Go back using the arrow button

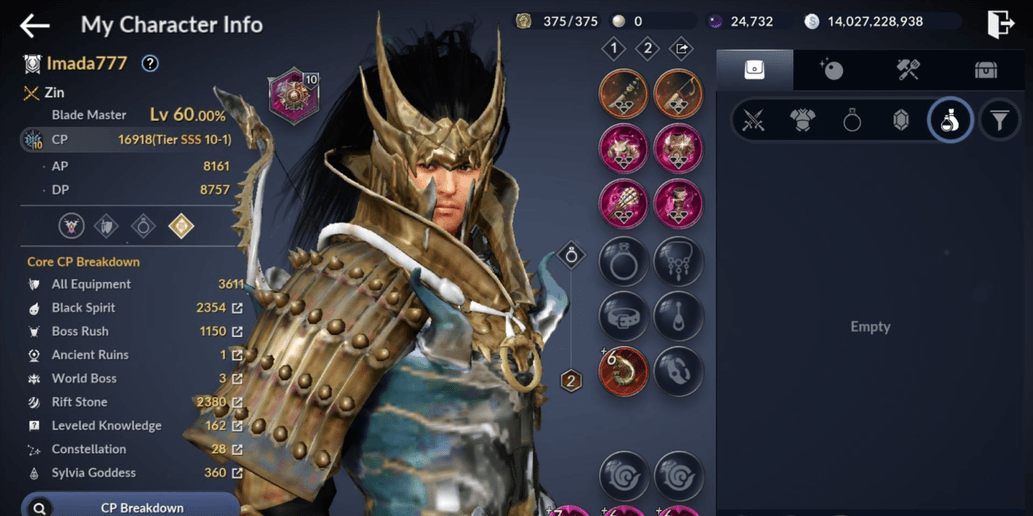point(35,24)
